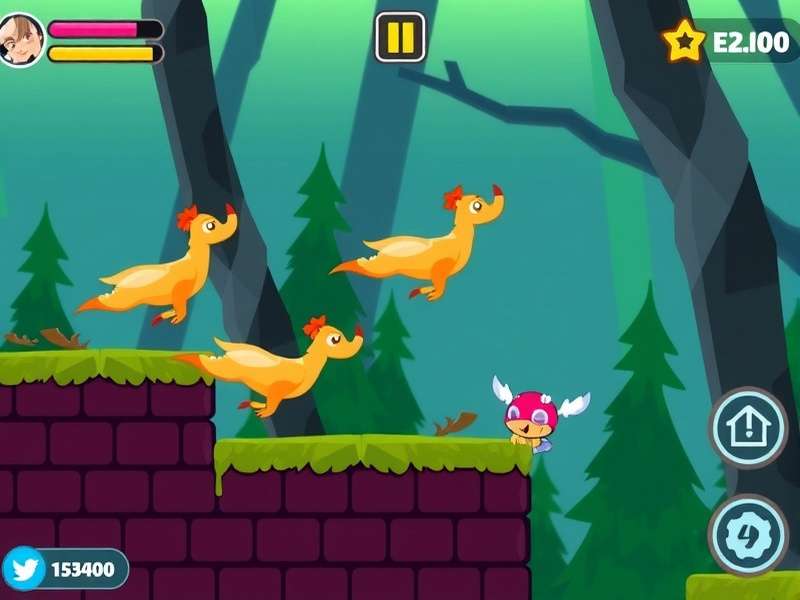Click the player character portrait avatar
This screenshot has width=800, height=600.
[x=21, y=41]
